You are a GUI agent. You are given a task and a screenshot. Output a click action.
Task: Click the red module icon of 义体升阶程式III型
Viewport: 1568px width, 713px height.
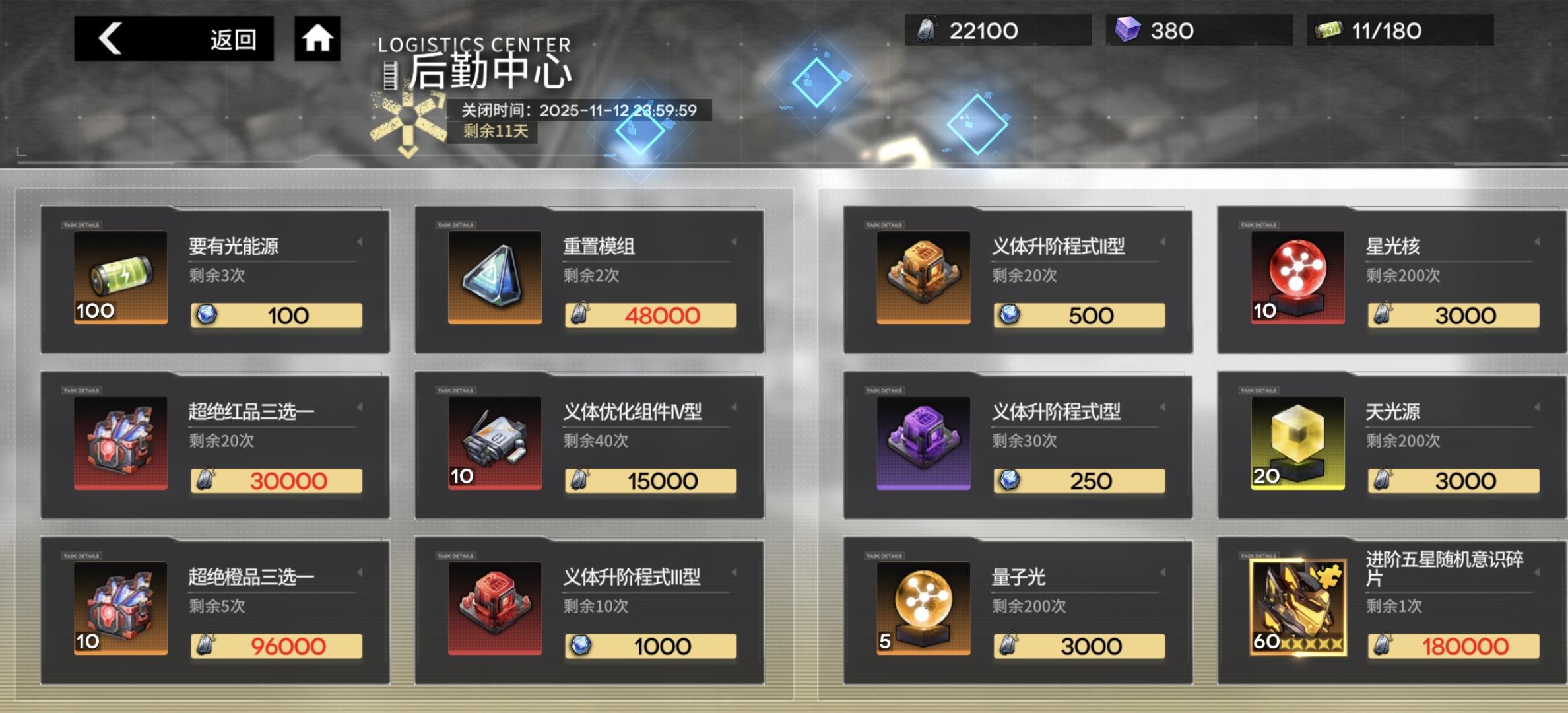493,609
